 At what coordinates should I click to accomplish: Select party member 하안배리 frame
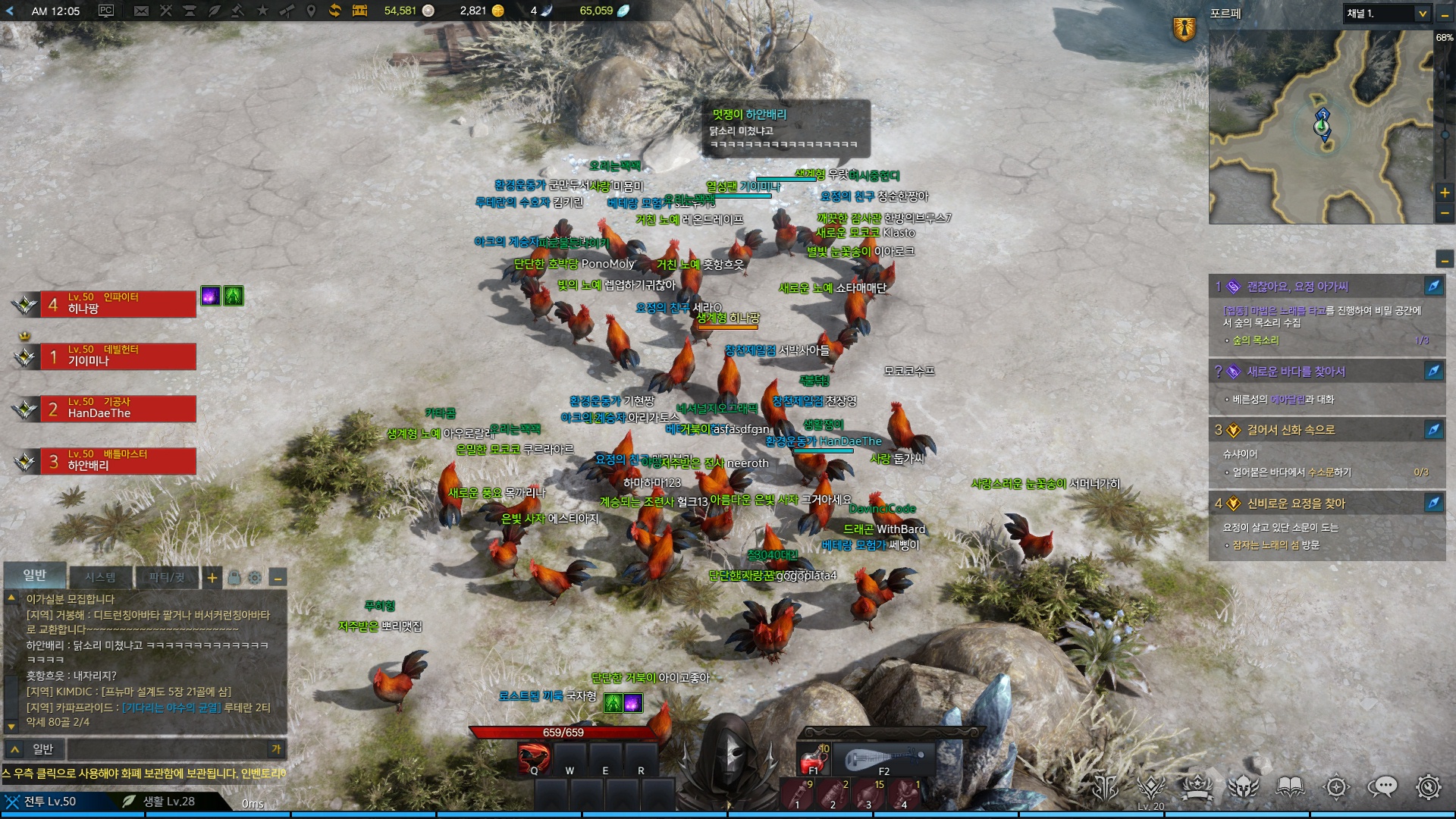118,460
